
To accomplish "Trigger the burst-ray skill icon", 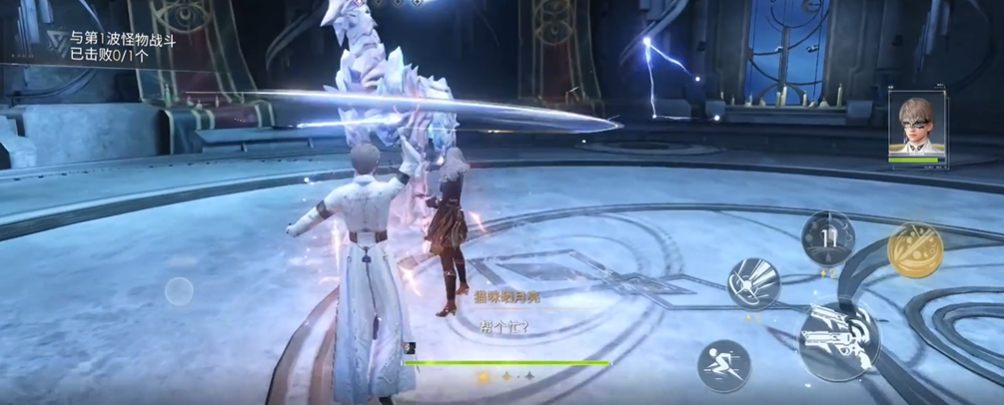I will pyautogui.click(x=753, y=284).
